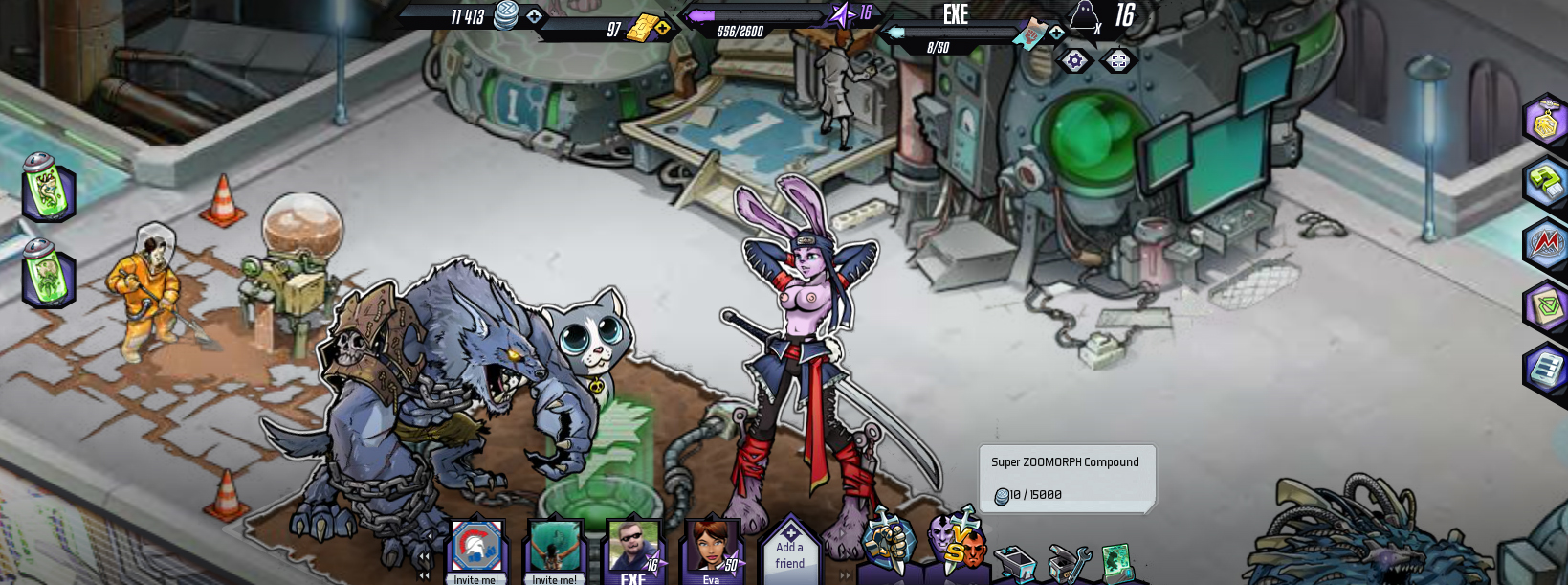Screen dimensions: 1568x585
Task: Add more silver coins with plus button
Action: click(x=534, y=16)
